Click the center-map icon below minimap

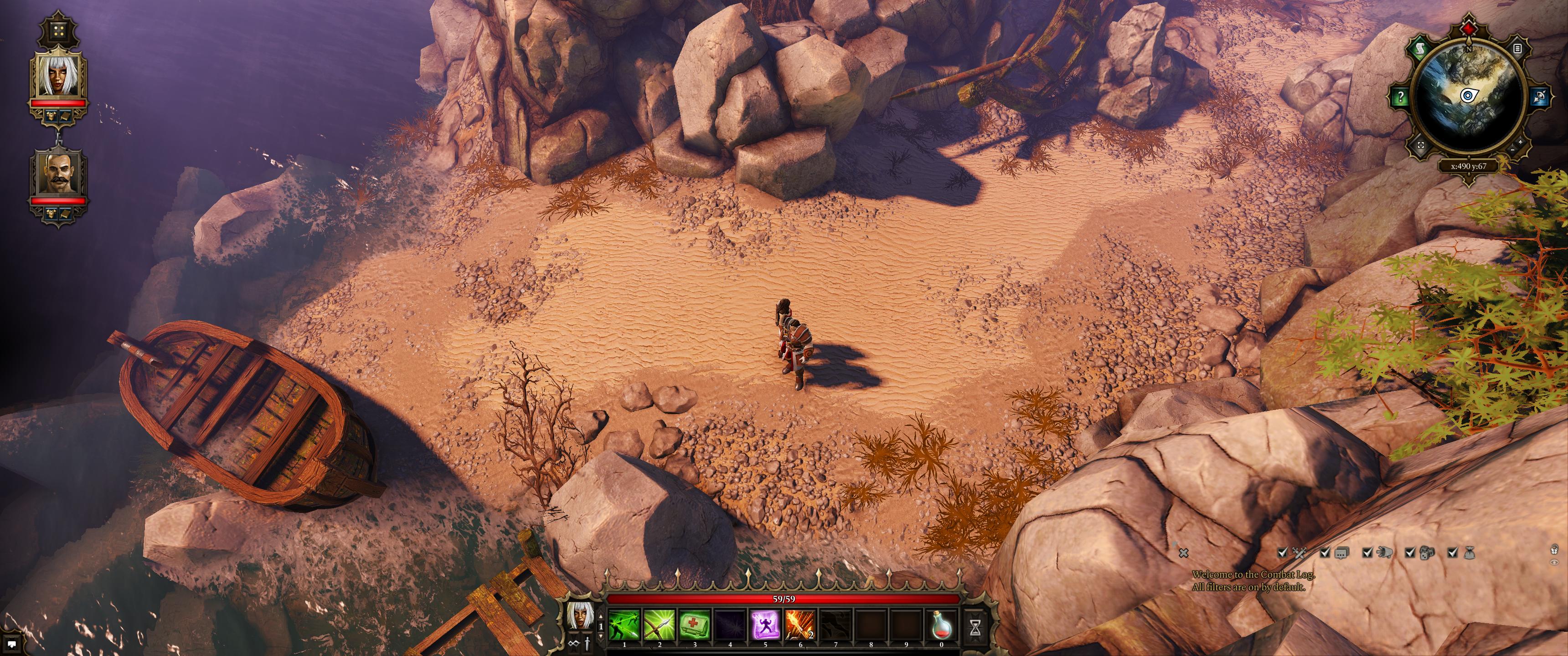click(x=1422, y=146)
